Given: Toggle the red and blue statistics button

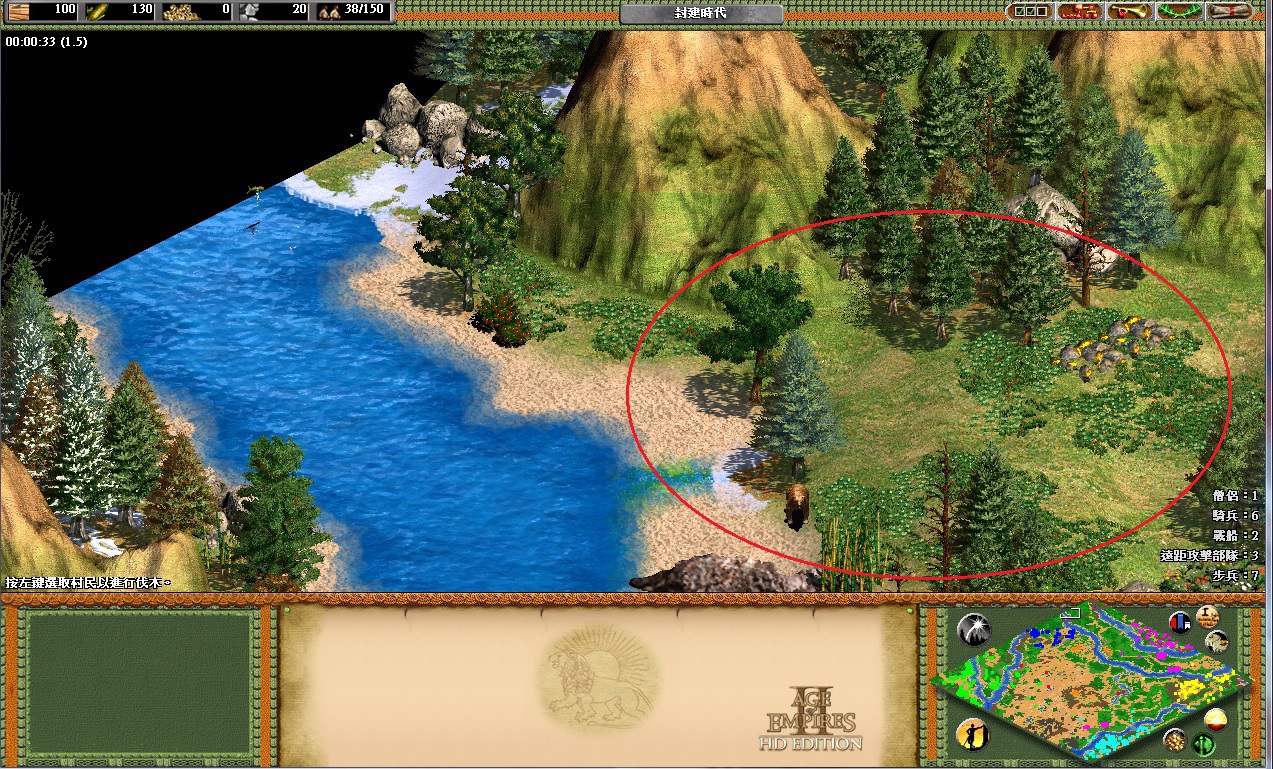Looking at the screenshot, I should point(1180,621).
